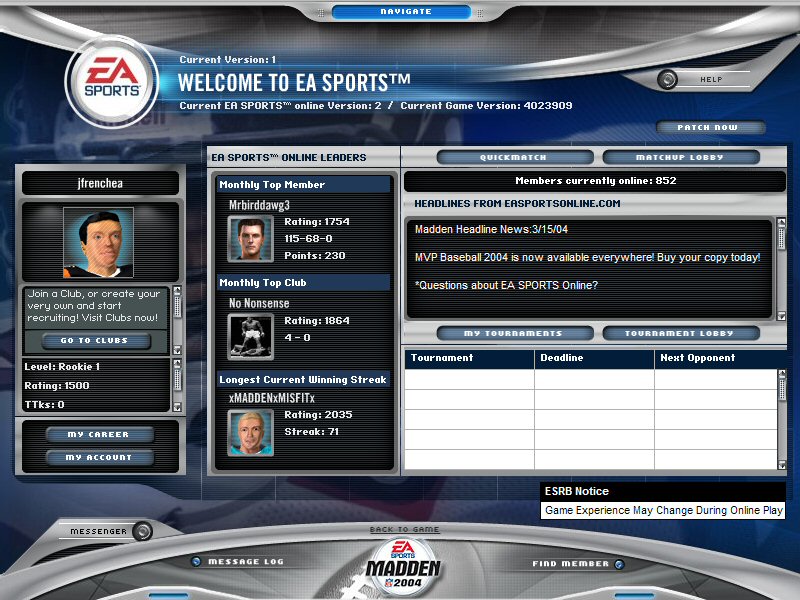Open My Career page
Image resolution: width=800 pixels, height=600 pixels.
click(99, 435)
